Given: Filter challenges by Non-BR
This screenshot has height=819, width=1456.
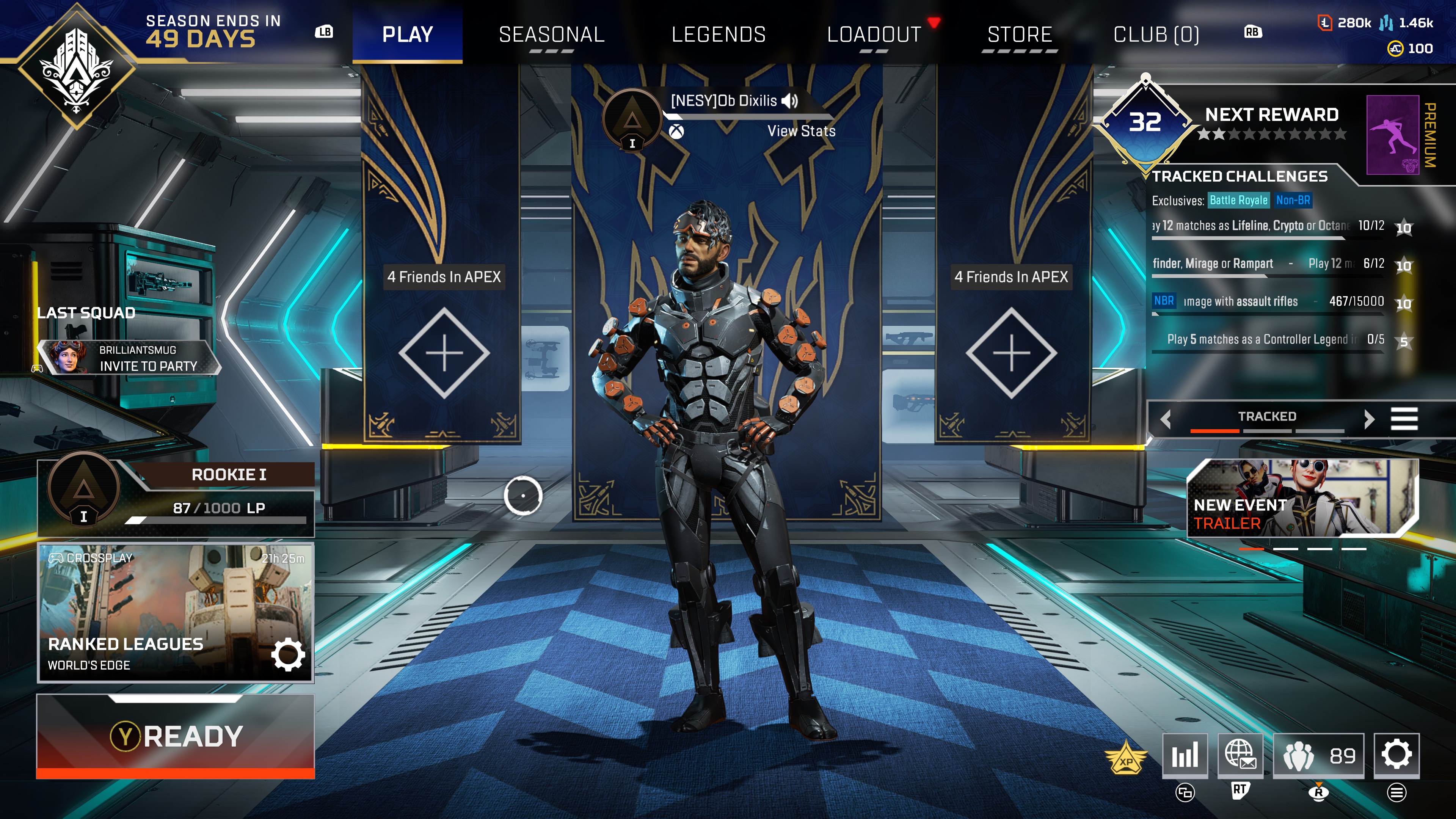Looking at the screenshot, I should coord(1293,200).
